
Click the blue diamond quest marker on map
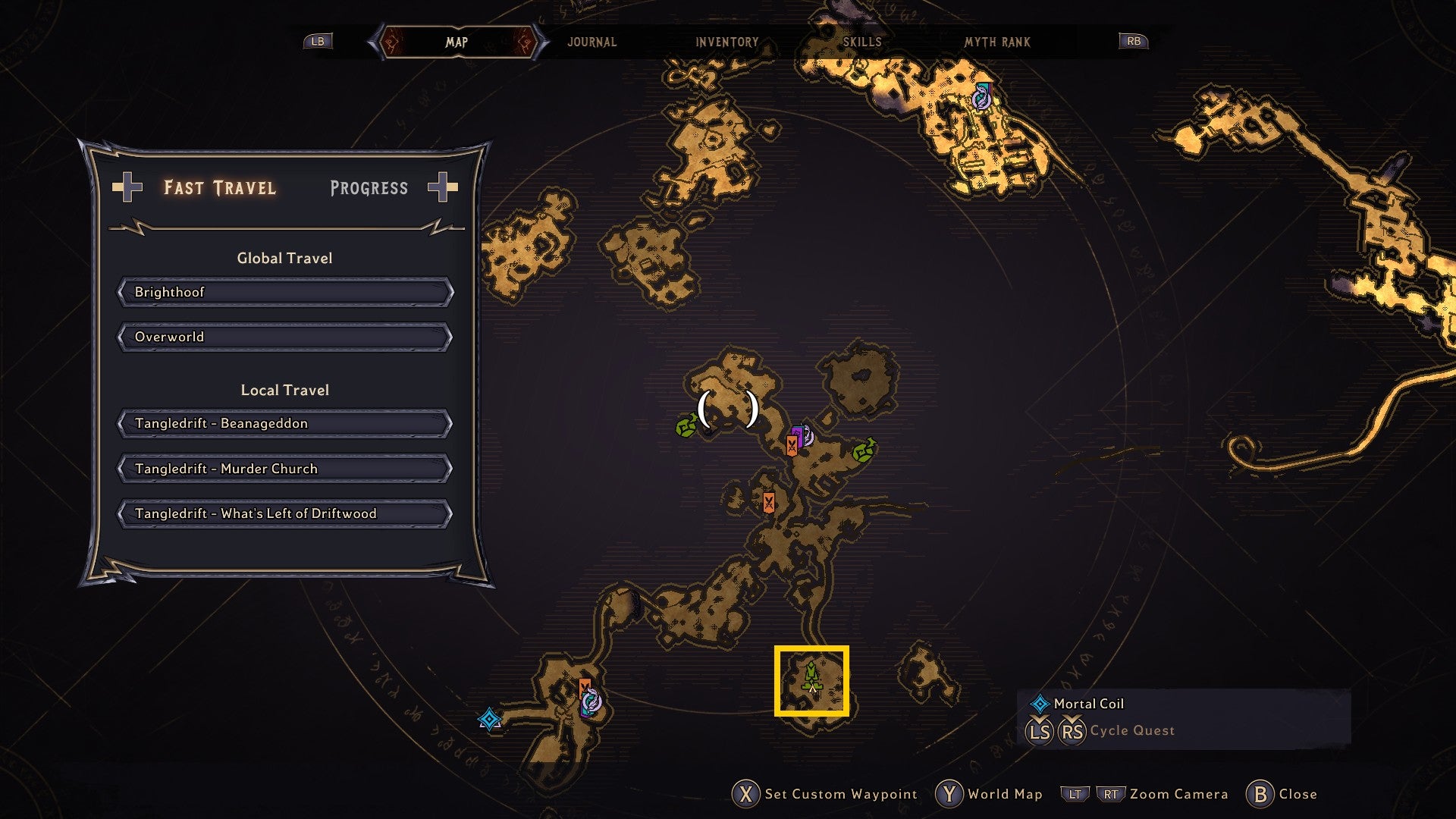click(489, 718)
